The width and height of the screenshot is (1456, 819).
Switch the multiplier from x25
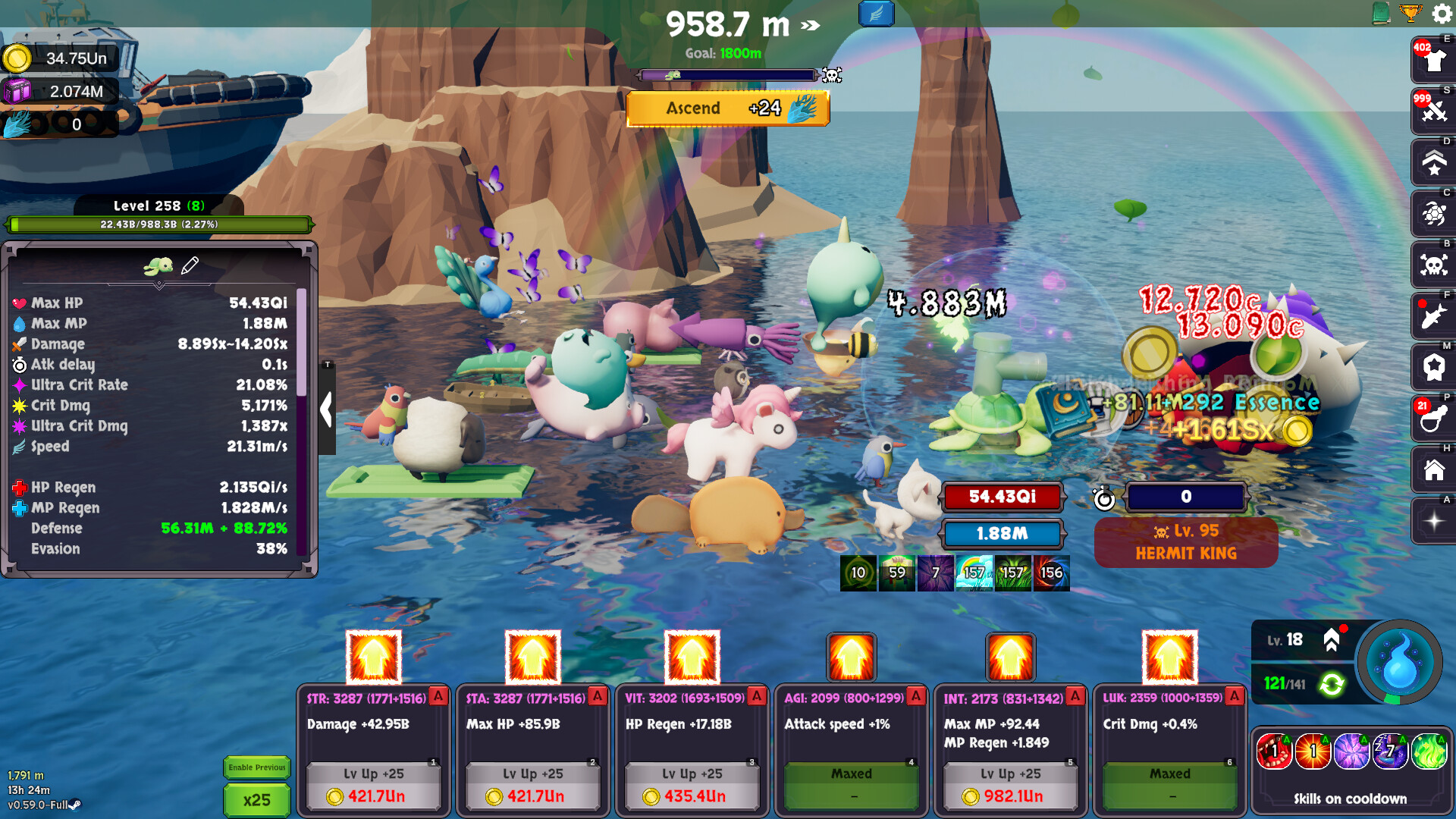pyautogui.click(x=257, y=800)
